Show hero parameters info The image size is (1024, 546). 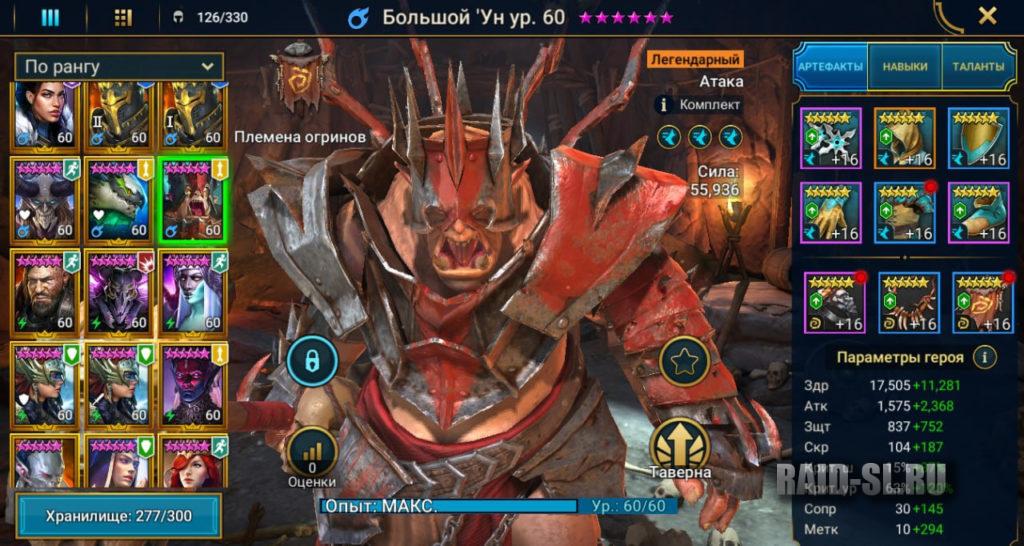[986, 356]
